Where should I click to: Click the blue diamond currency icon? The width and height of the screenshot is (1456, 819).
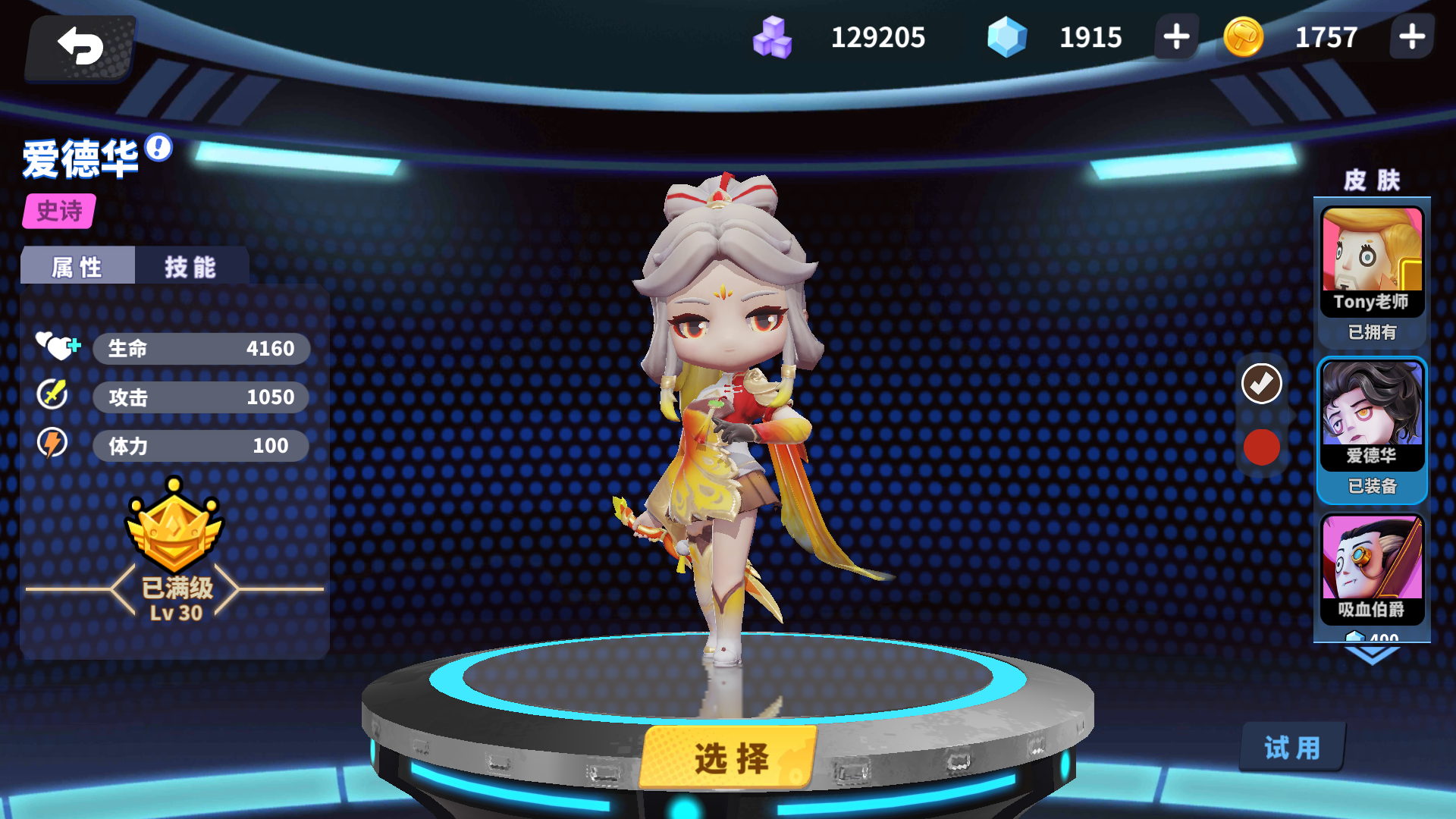(x=1009, y=36)
